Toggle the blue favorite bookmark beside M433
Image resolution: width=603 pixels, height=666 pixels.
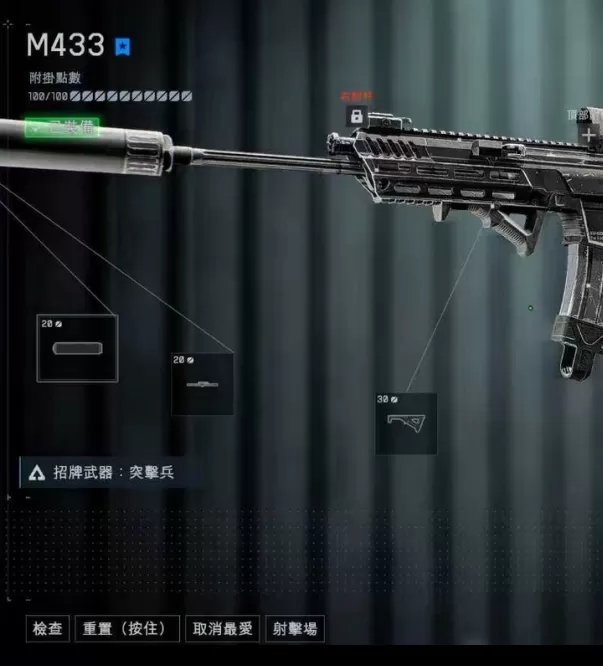(x=123, y=46)
